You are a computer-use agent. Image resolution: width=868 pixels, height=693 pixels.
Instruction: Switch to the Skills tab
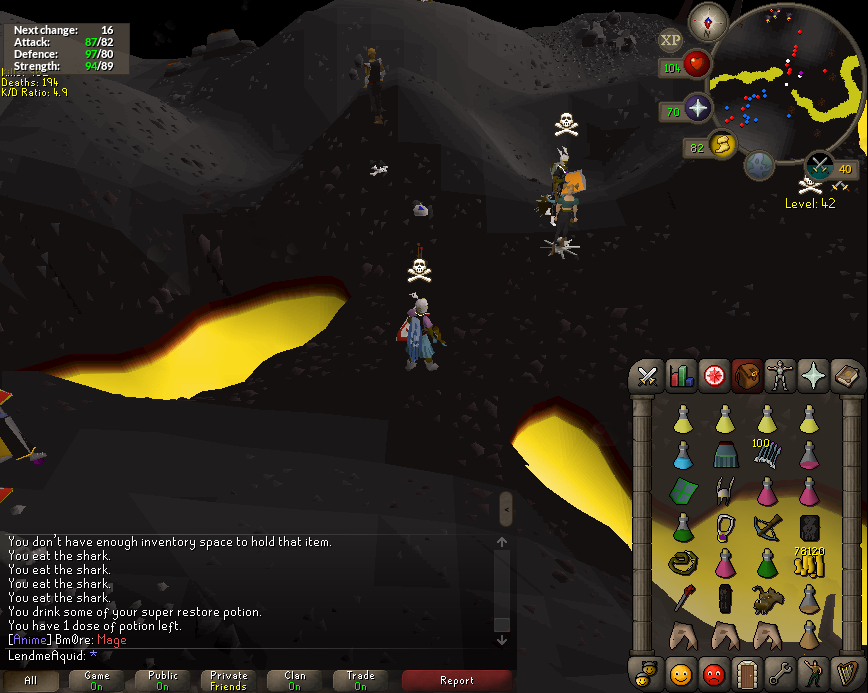(681, 377)
